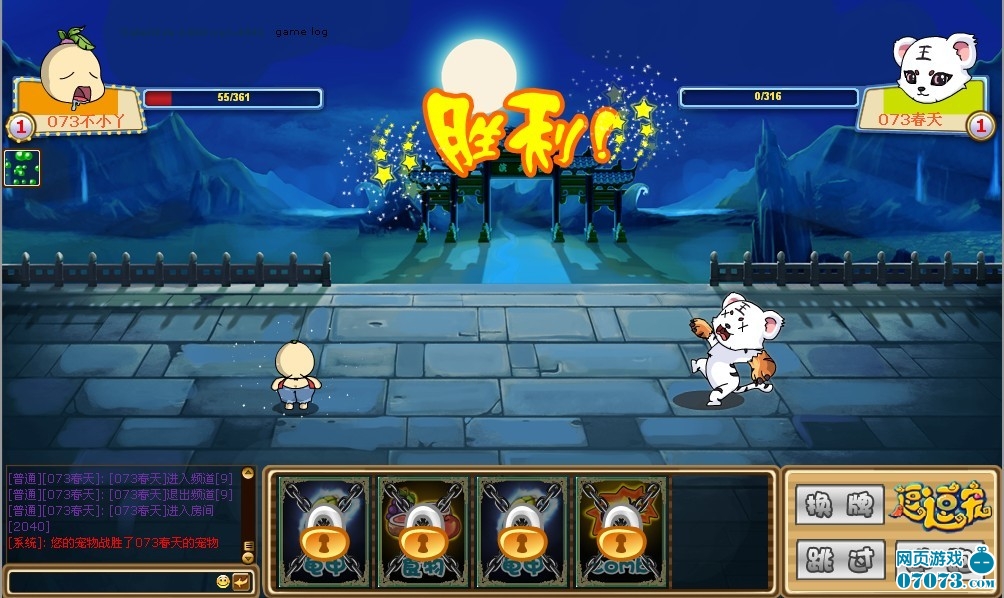Pick the locked card with pink artwork
Screen dimensions: 1004x598
tap(423, 531)
